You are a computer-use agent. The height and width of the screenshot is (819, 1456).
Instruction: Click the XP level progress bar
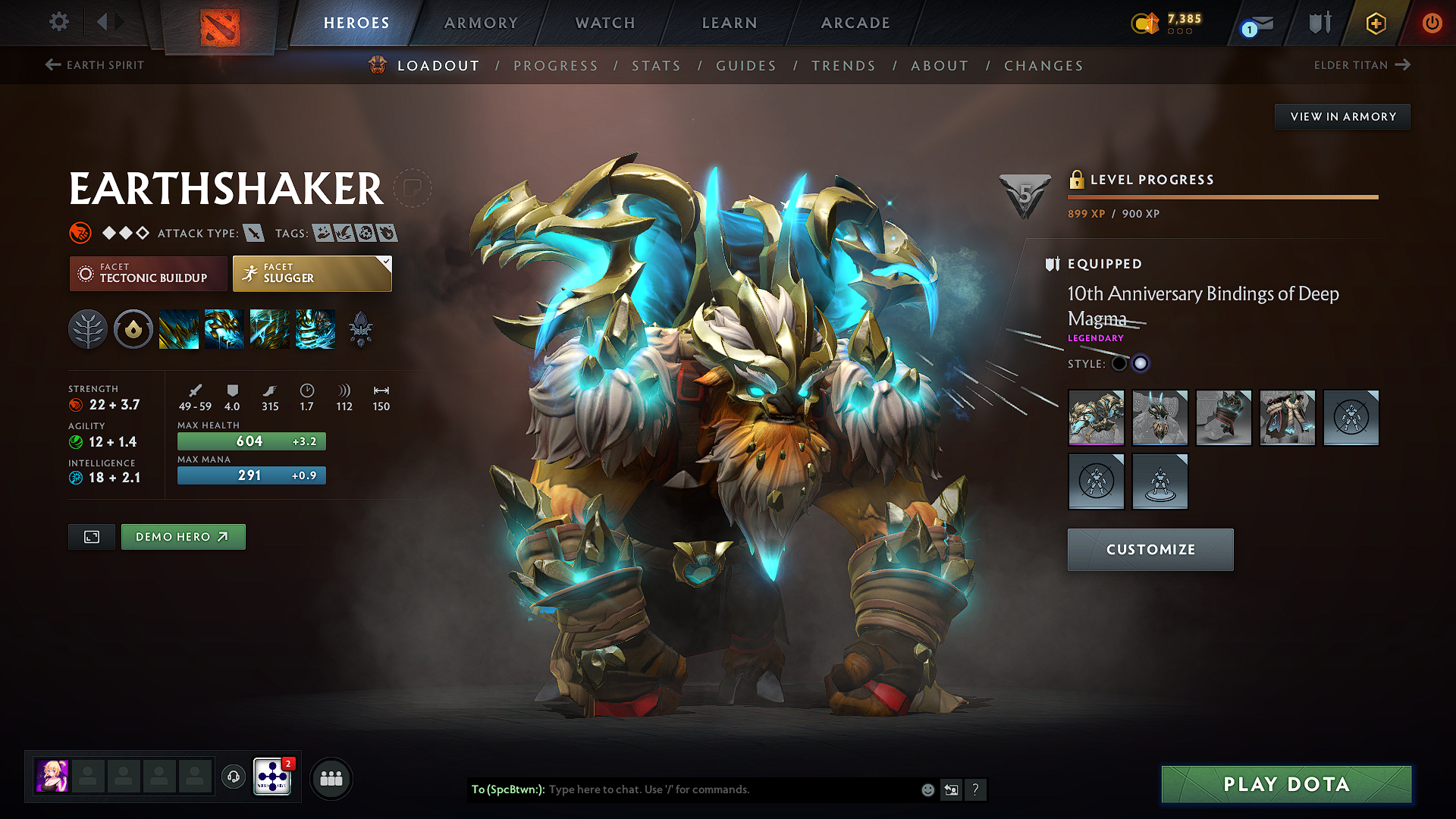pos(1222,196)
